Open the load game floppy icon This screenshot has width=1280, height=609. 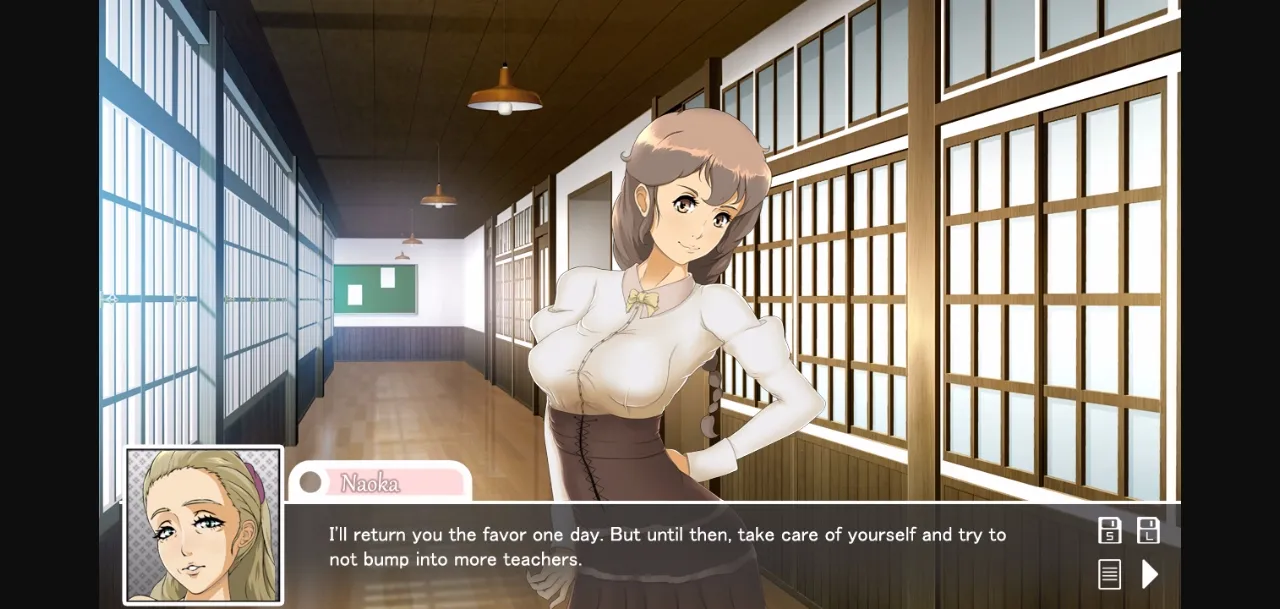pos(1149,531)
